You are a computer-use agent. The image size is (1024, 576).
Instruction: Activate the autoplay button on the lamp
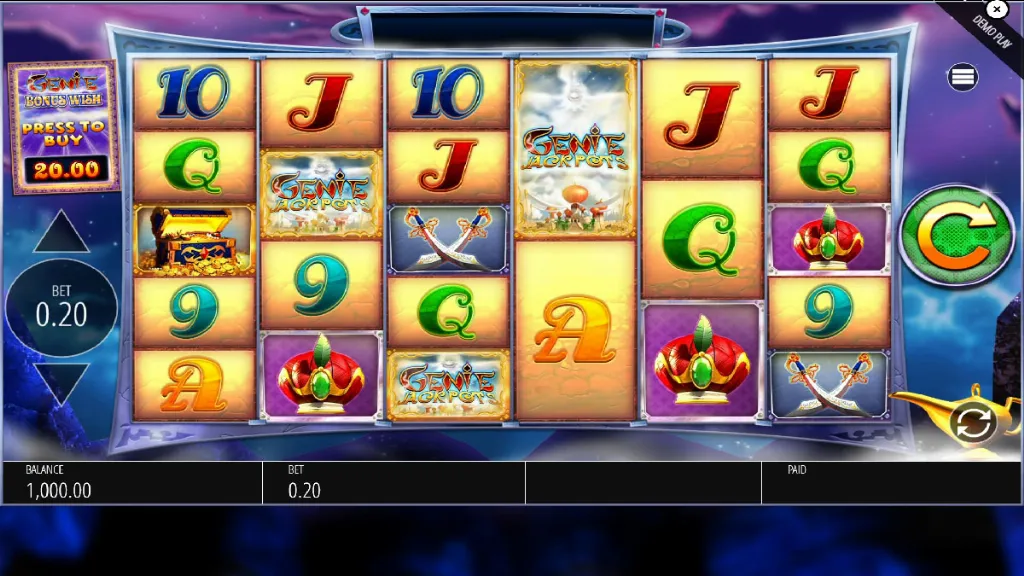click(x=972, y=423)
